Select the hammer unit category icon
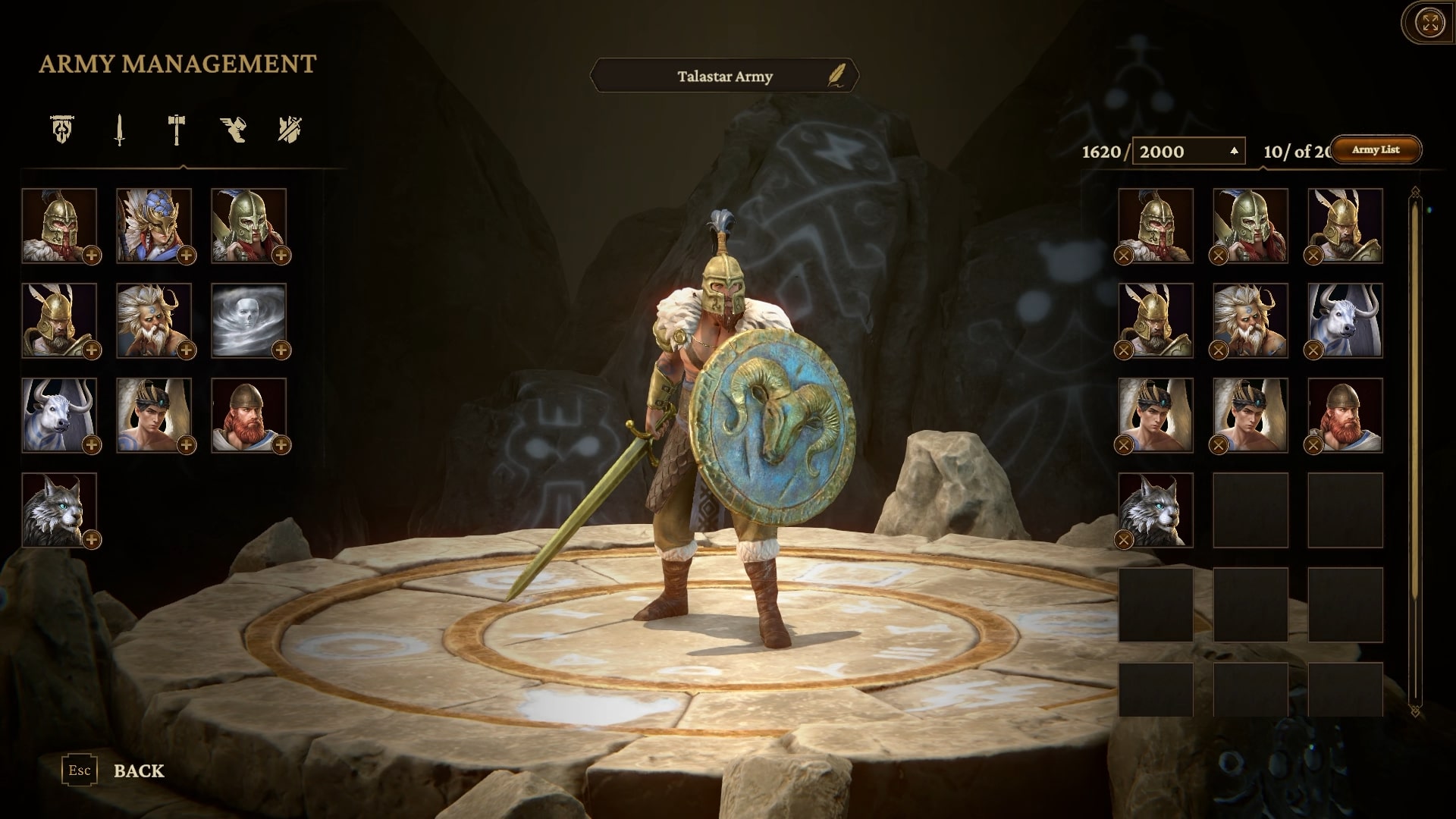 tap(174, 130)
